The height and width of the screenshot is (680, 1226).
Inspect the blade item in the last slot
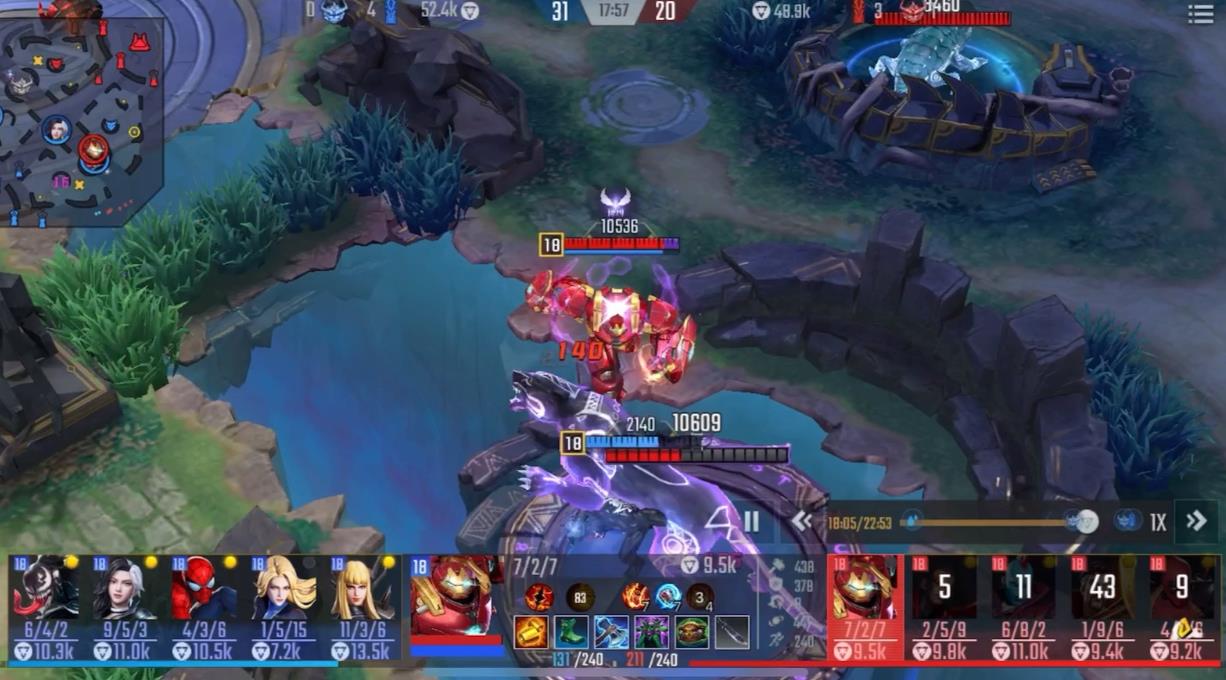point(732,632)
